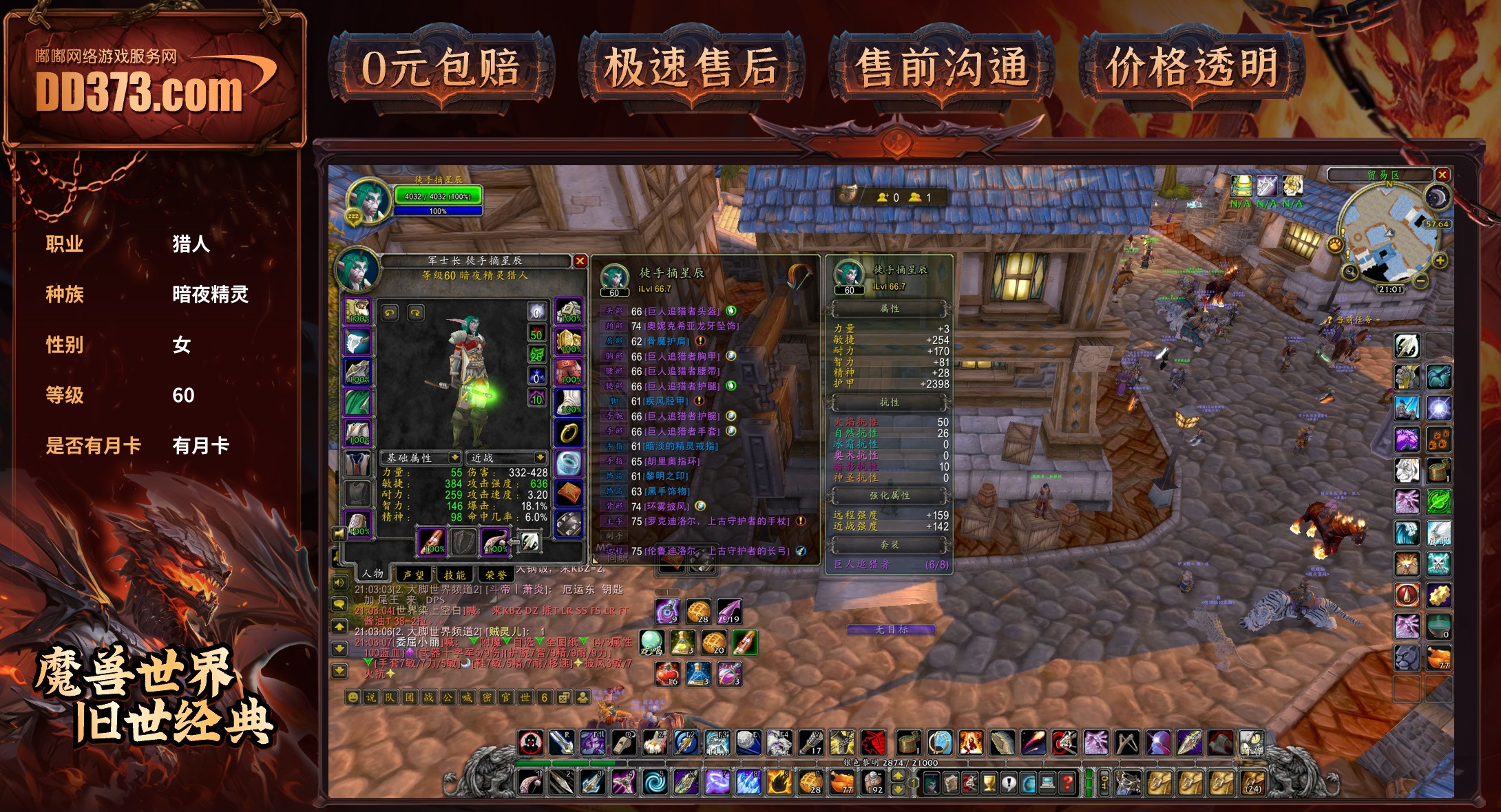Zoom in the minimap
The image size is (1501, 812).
click(x=1439, y=261)
